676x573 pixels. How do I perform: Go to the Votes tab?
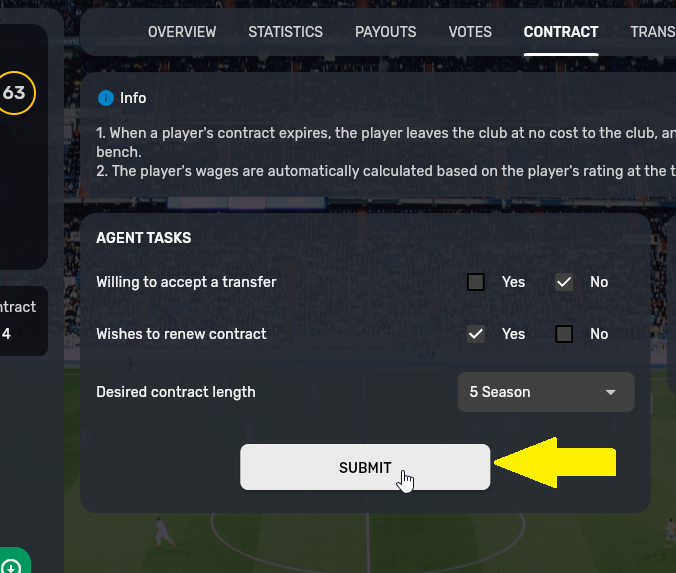470,32
